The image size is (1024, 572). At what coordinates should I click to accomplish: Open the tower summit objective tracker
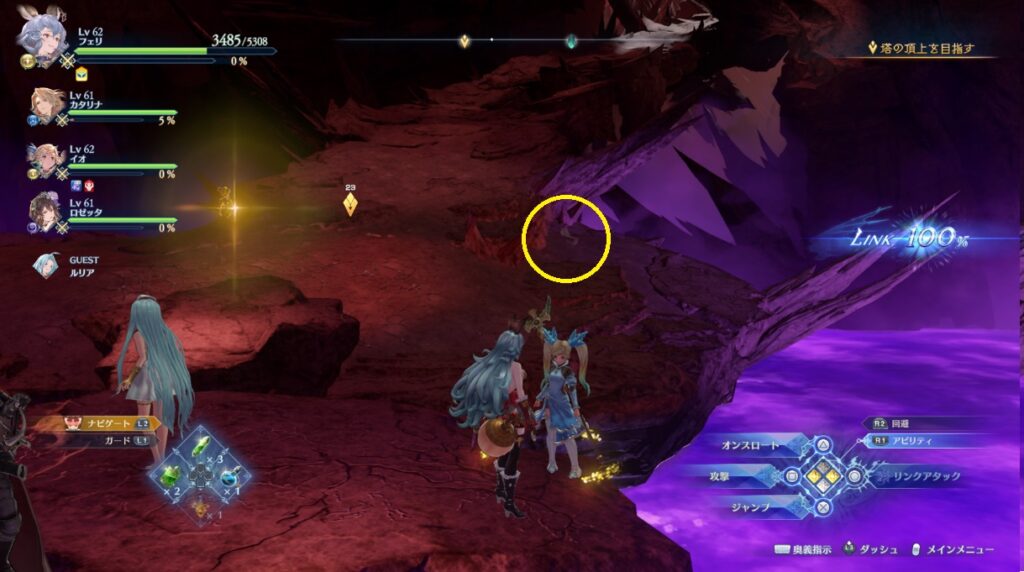927,48
